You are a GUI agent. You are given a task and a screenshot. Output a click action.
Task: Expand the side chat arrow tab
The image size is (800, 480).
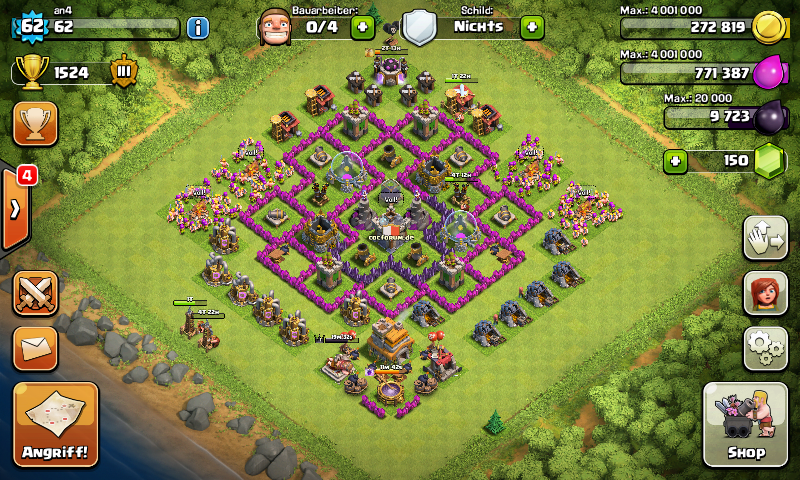tap(16, 209)
